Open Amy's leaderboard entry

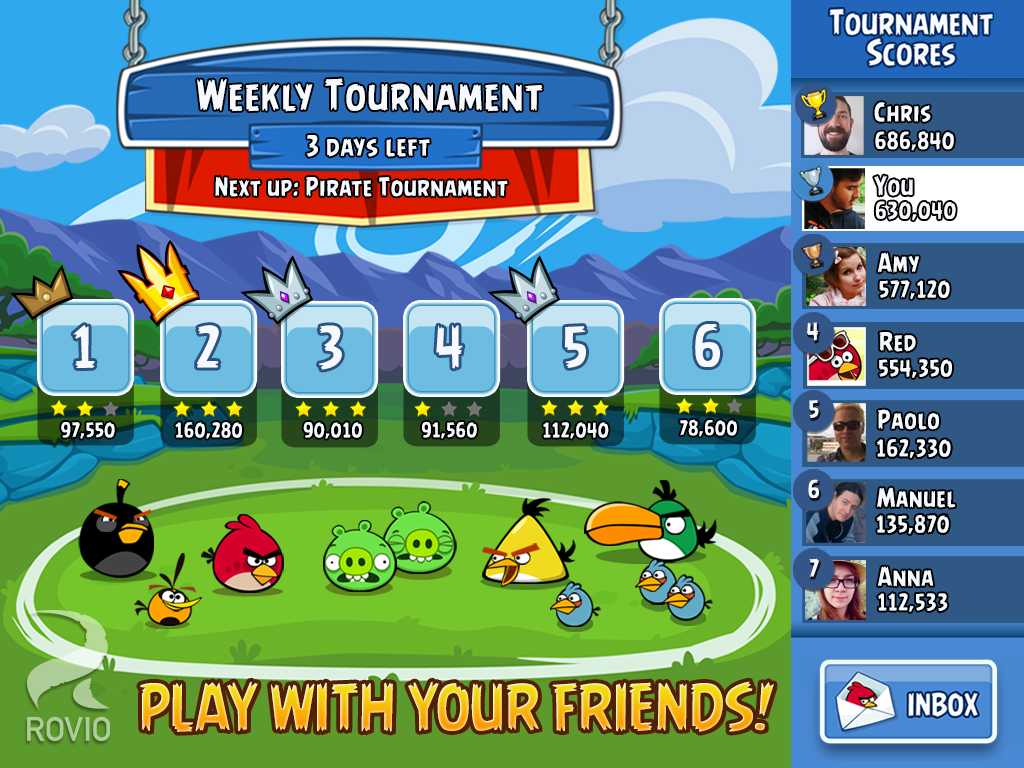[x=910, y=276]
